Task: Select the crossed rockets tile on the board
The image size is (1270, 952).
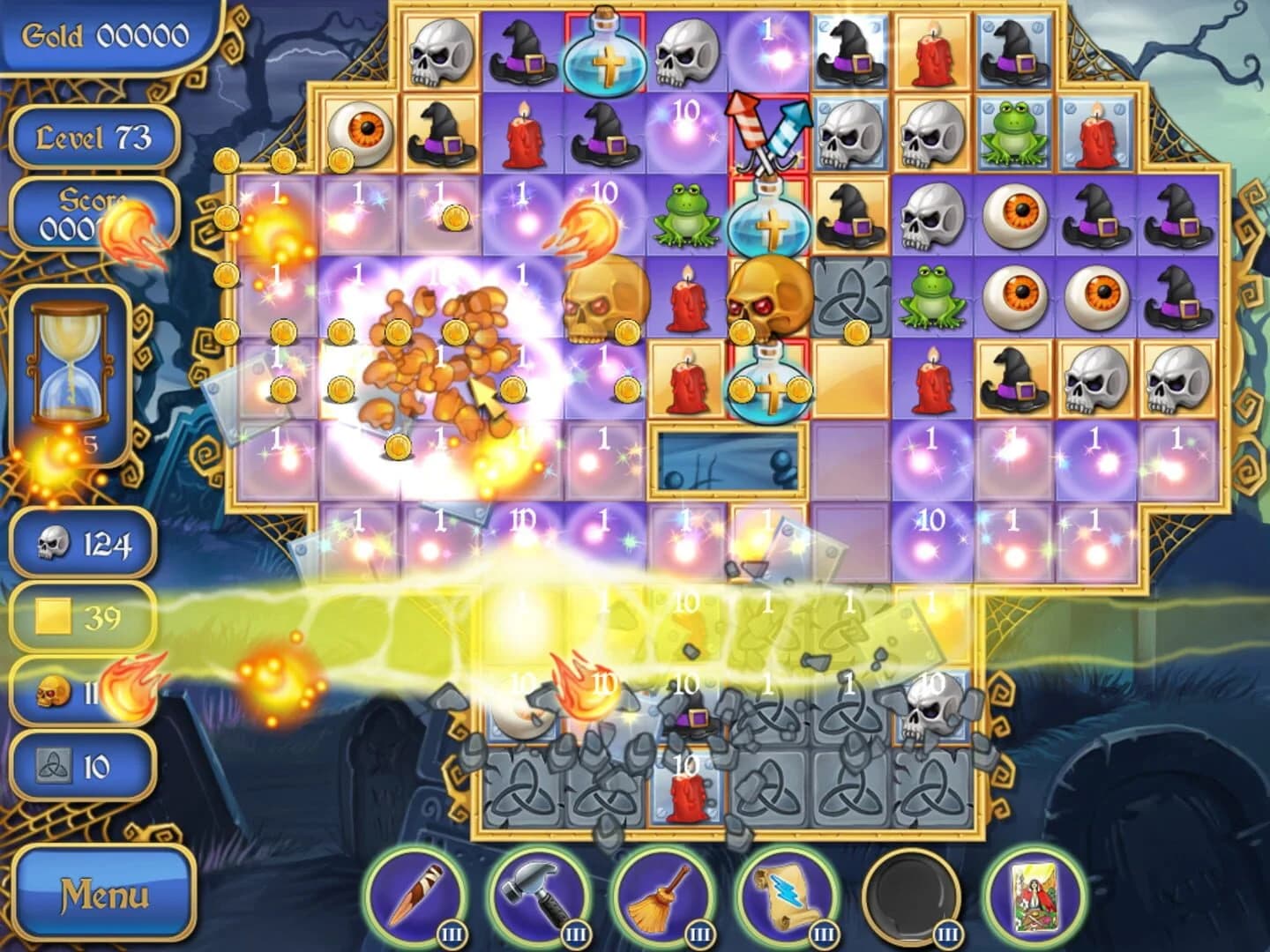Action: pos(768,132)
